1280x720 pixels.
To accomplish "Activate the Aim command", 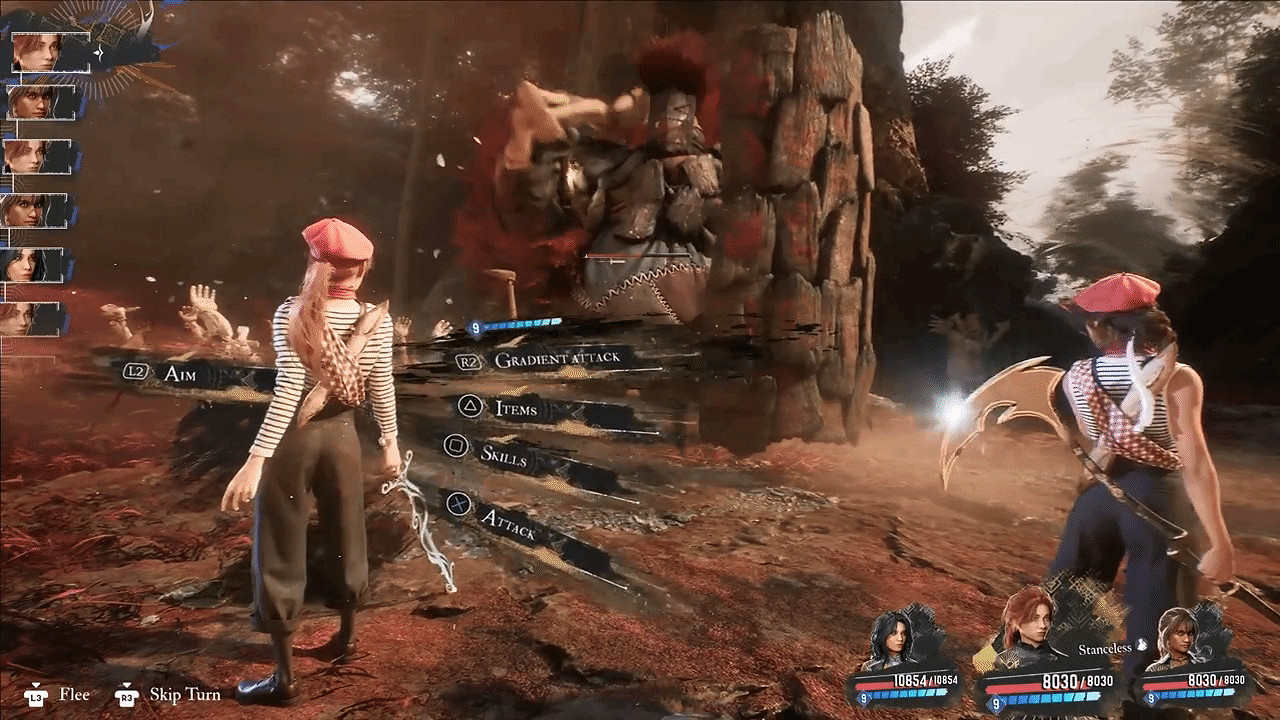I will tap(180, 373).
